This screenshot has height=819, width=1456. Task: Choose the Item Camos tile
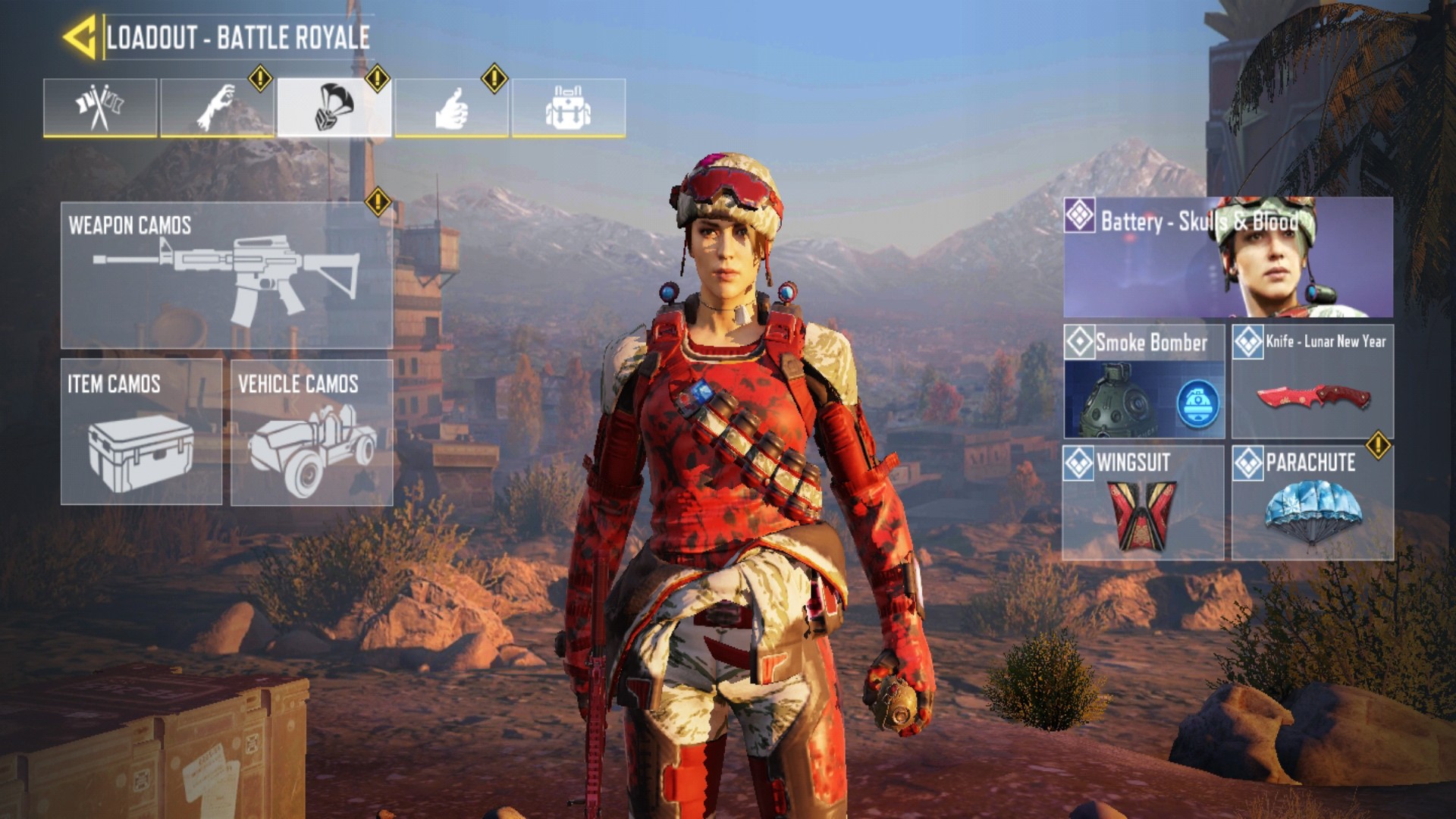pyautogui.click(x=141, y=432)
